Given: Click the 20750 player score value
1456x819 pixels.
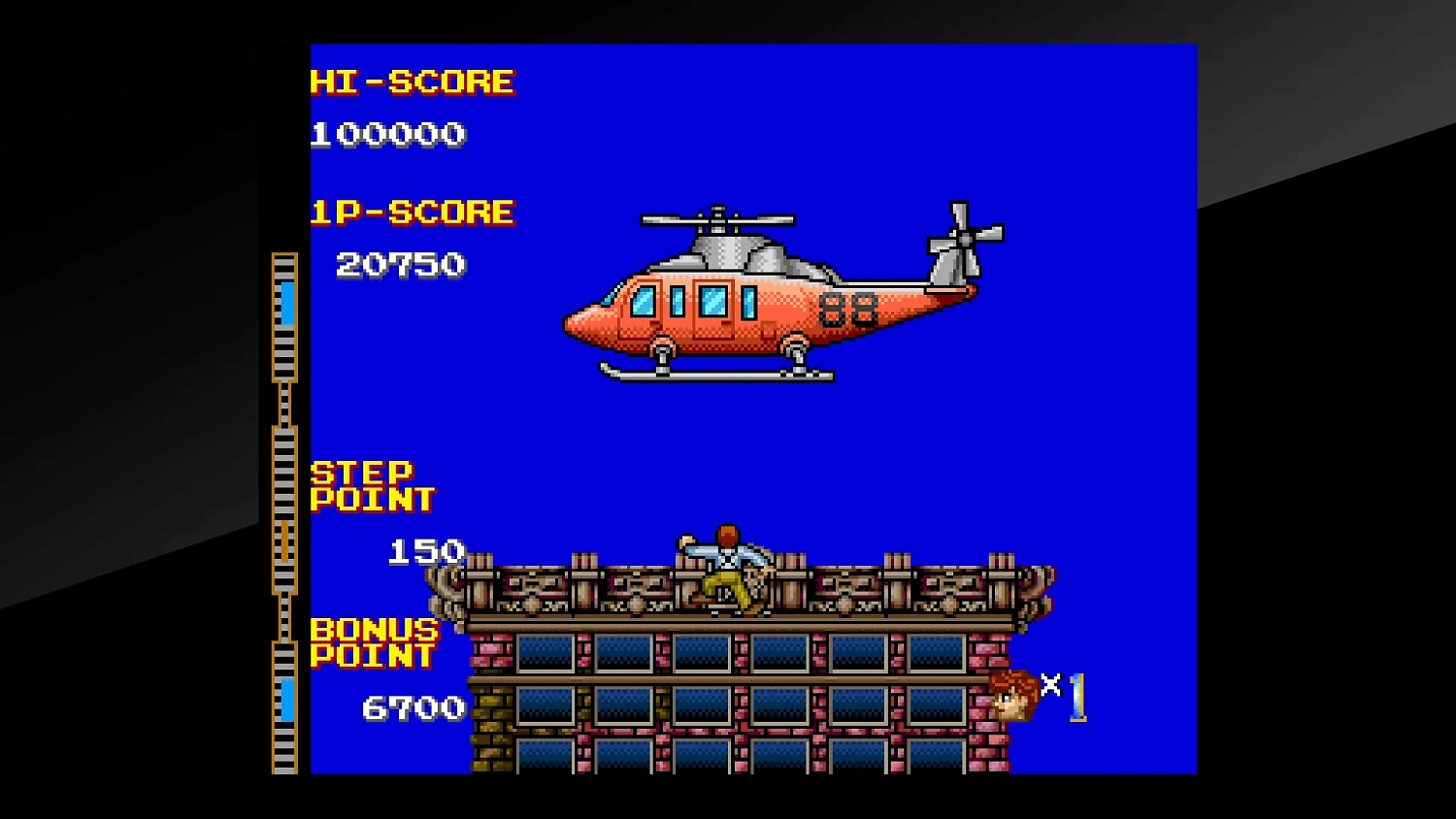Looking at the screenshot, I should [400, 263].
